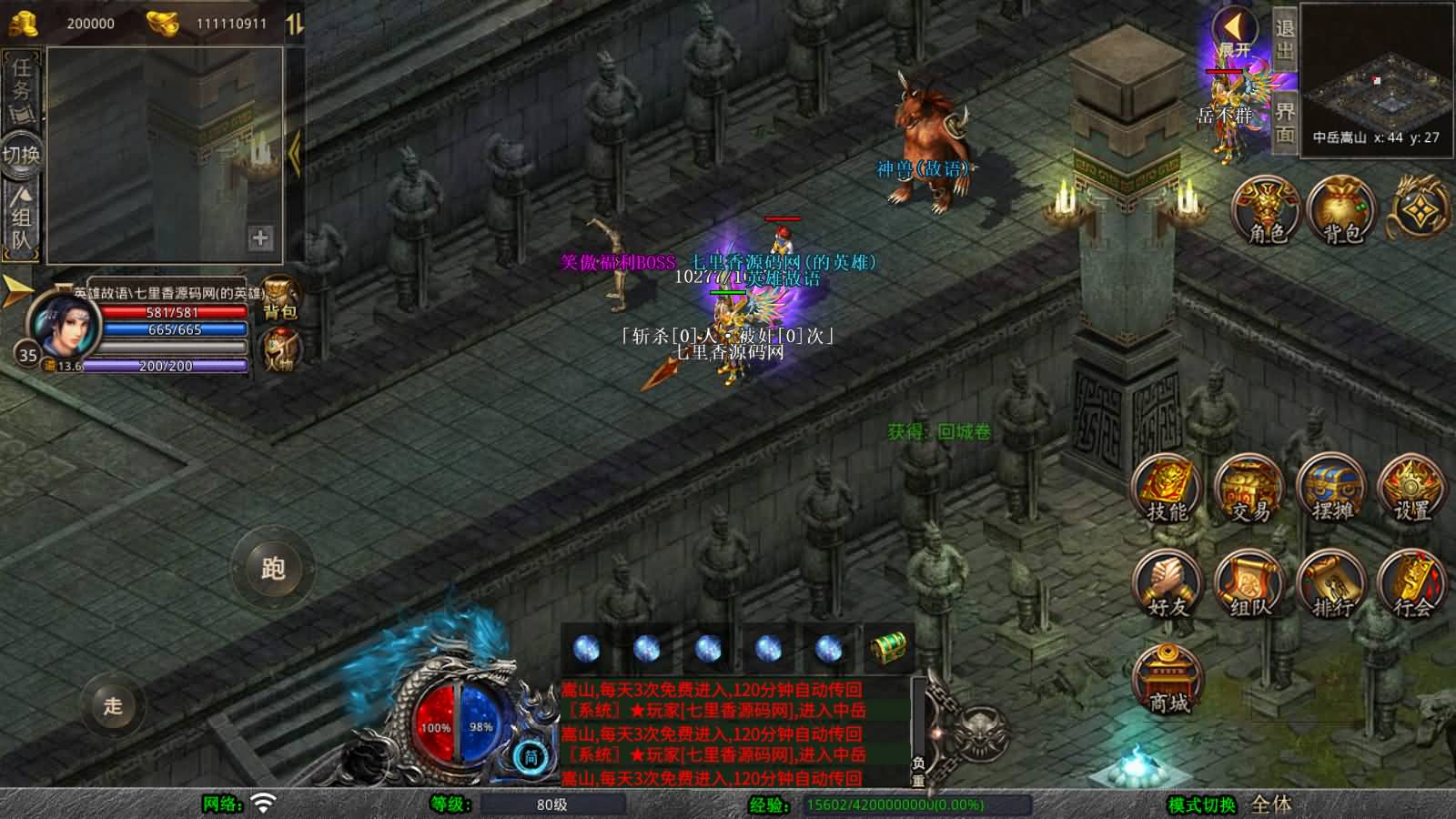Screen dimensions: 1456x819
Task: View the 排行 rankings
Action: (1331, 584)
